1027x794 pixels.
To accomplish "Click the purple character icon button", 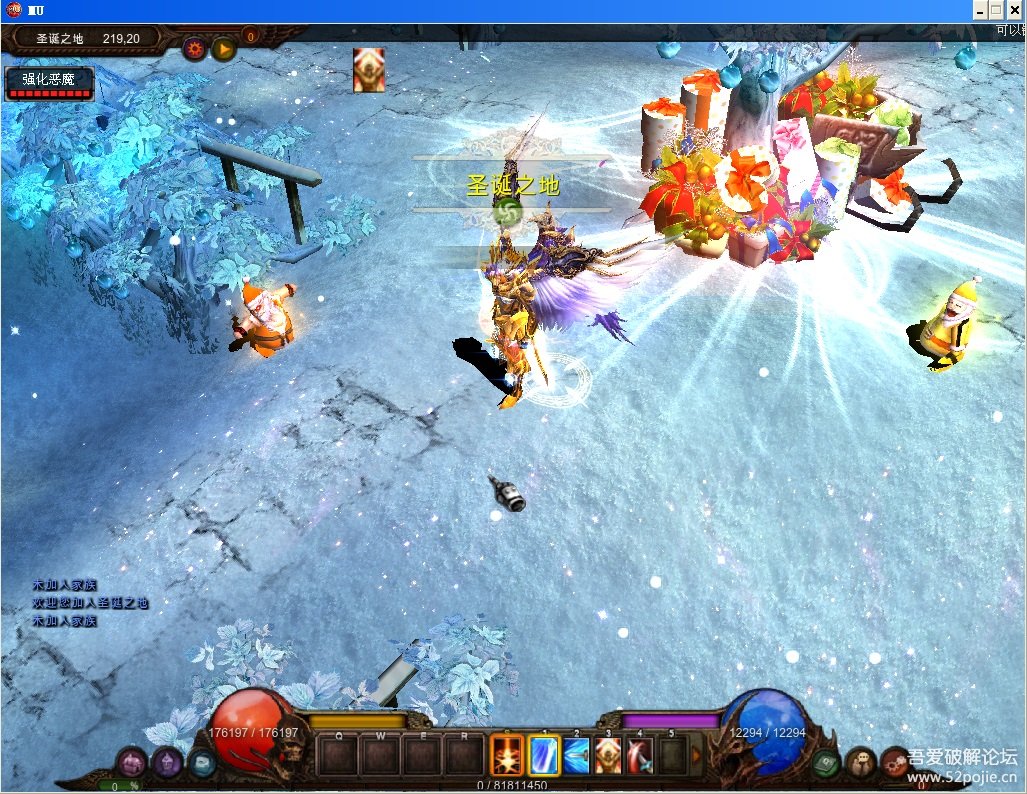I will (x=166, y=762).
